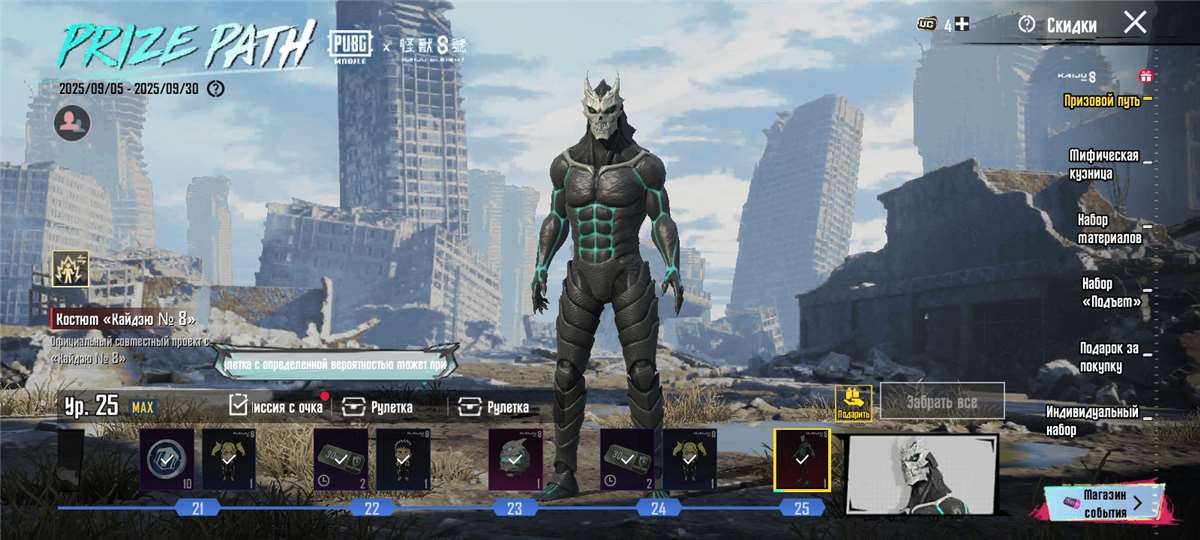The image size is (1200, 540).
Task: Tap the yellow costume ability icon
Action: 71,268
